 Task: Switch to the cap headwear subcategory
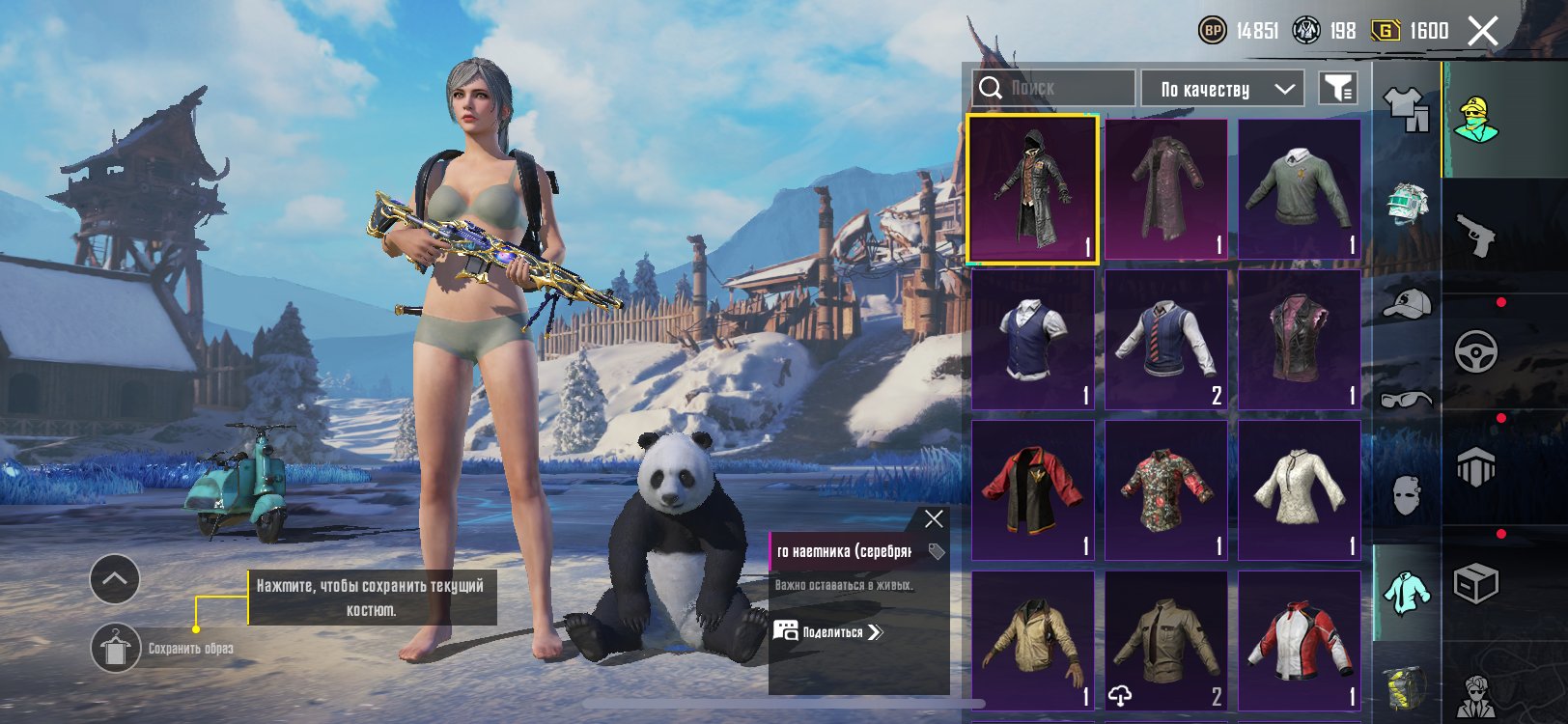click(x=1407, y=302)
